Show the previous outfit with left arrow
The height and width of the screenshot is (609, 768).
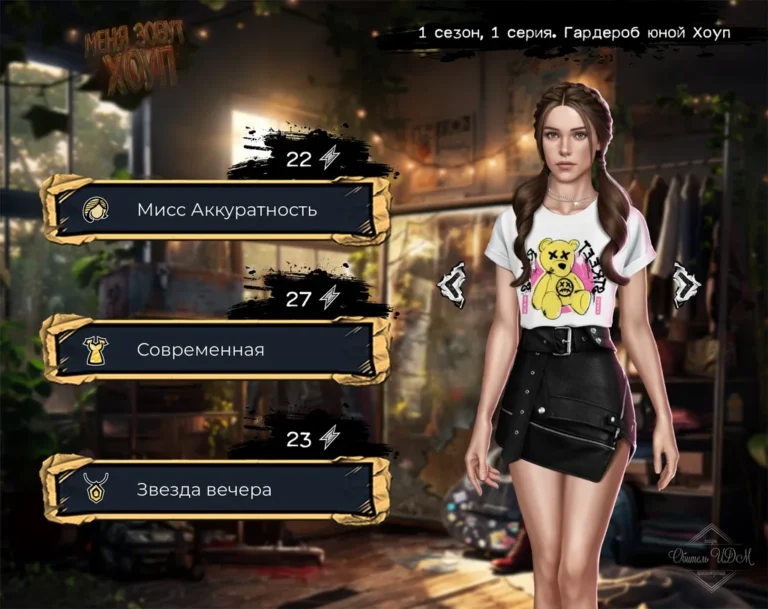[x=453, y=284]
